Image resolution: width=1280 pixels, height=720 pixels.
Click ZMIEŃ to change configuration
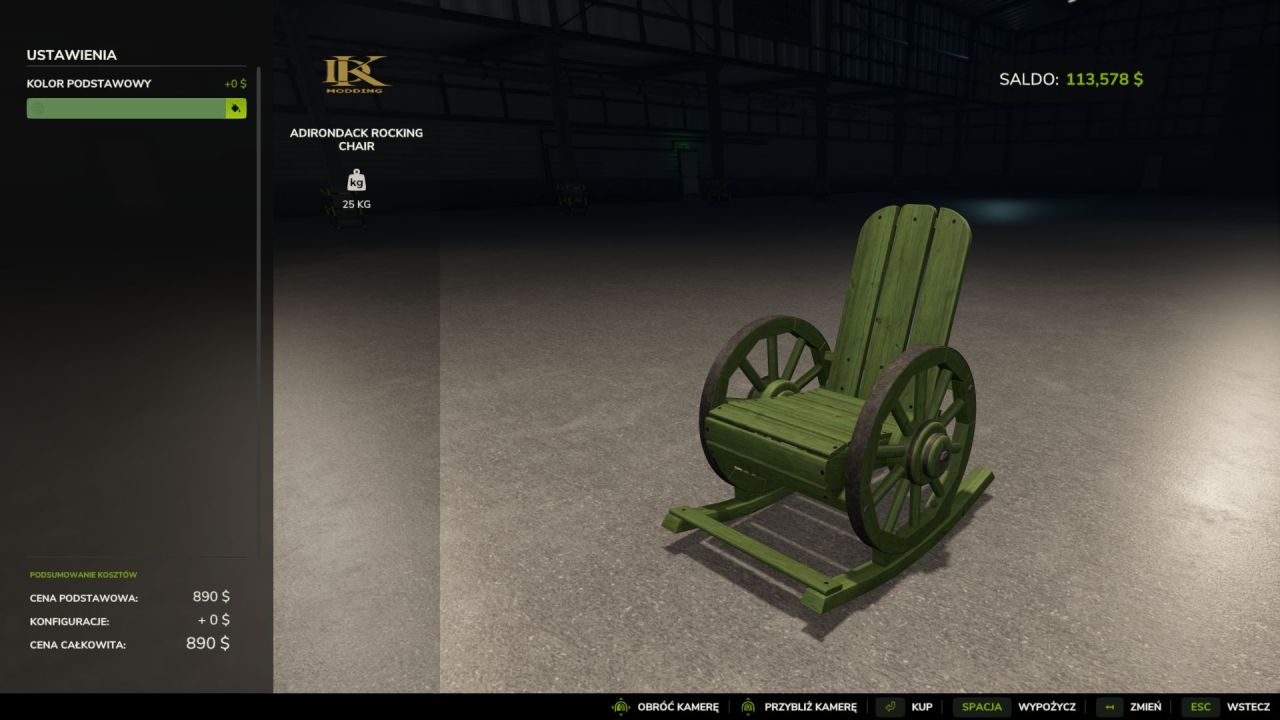1146,706
